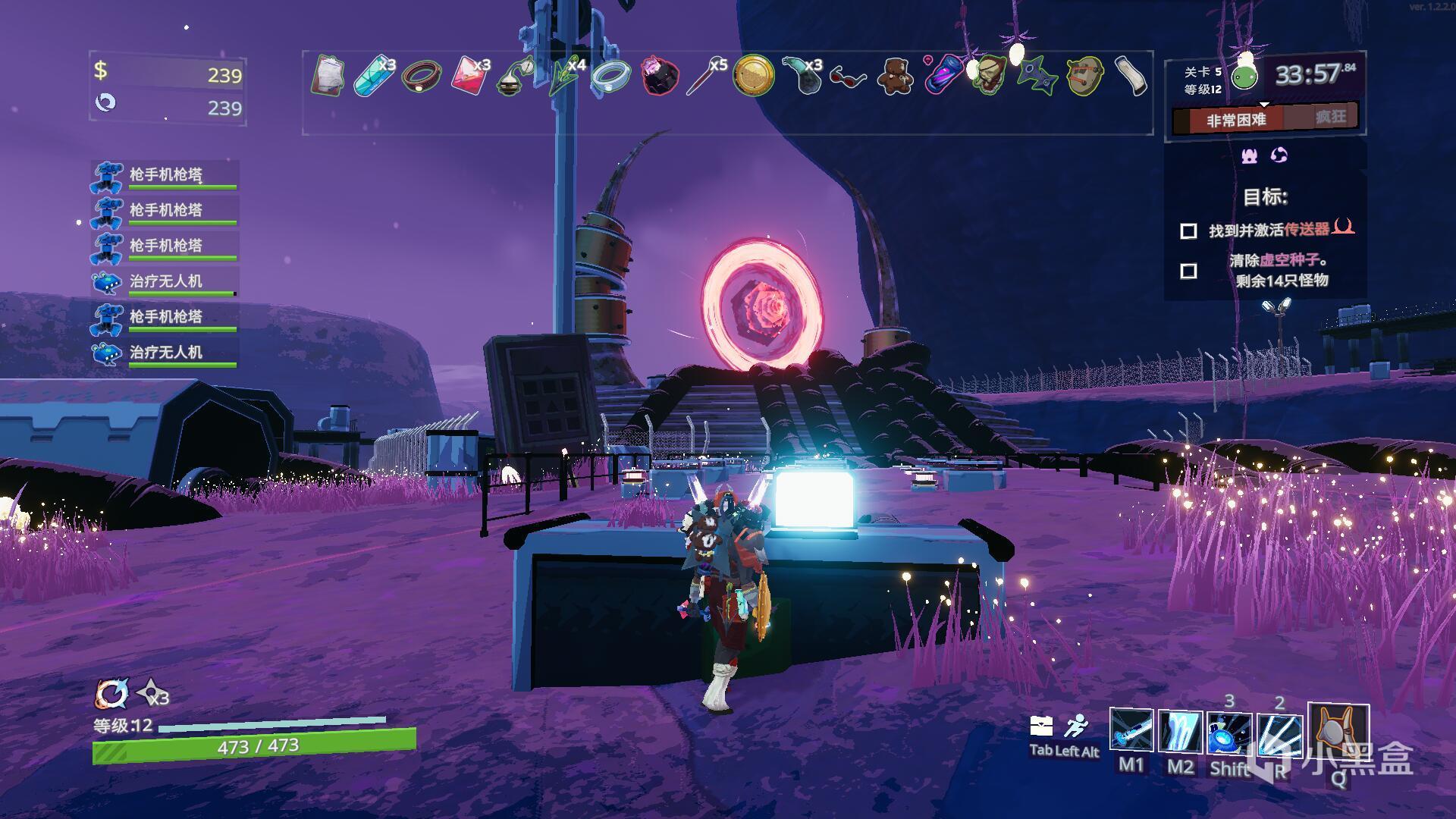Inspect the gold coin item

[753, 76]
